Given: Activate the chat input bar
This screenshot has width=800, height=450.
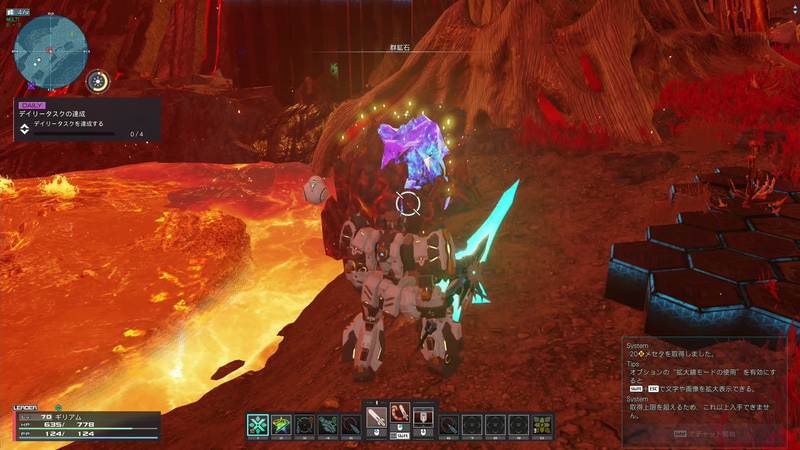Looking at the screenshot, I should (x=708, y=434).
